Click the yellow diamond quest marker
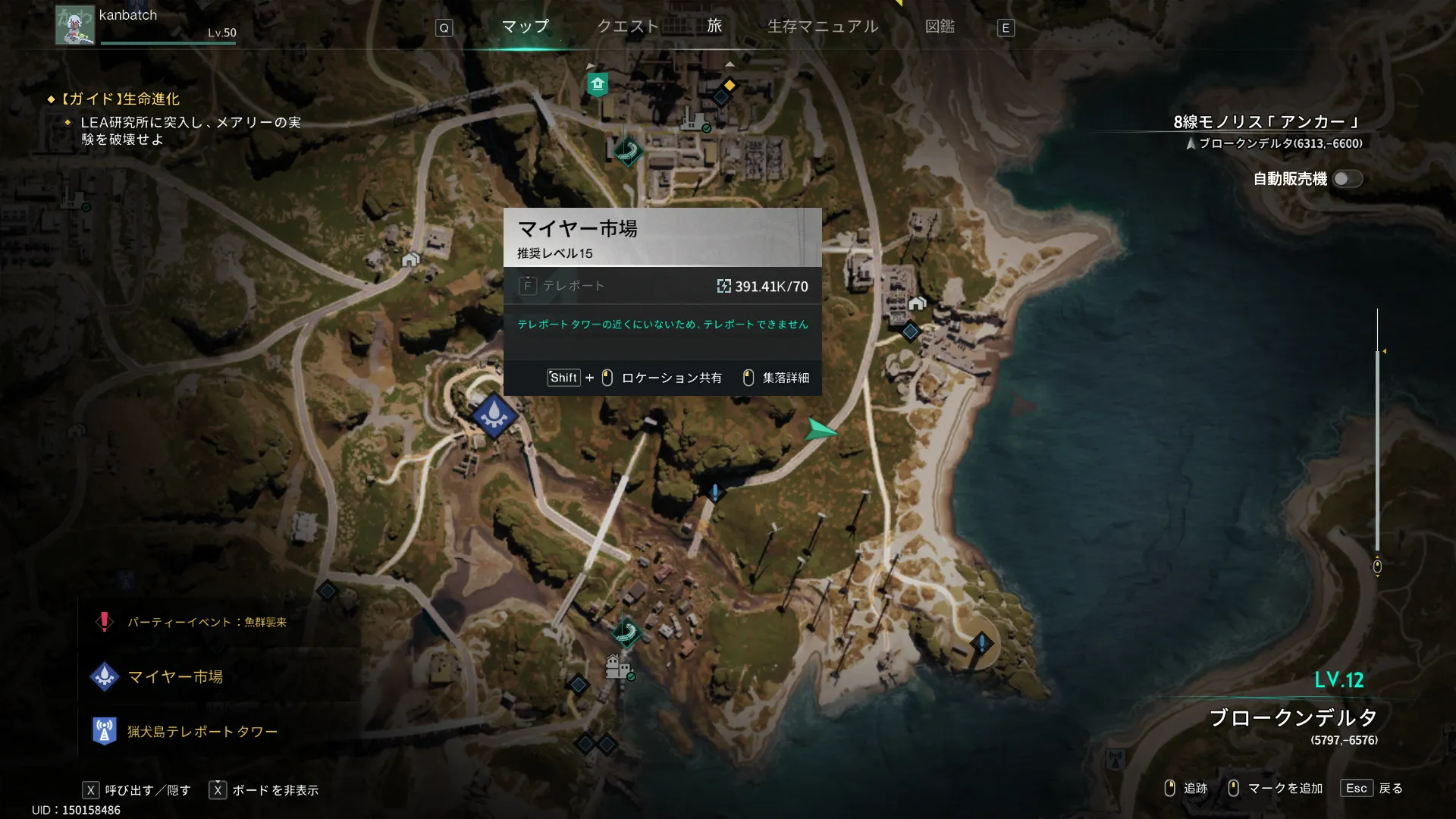This screenshot has height=819, width=1456. tap(730, 85)
